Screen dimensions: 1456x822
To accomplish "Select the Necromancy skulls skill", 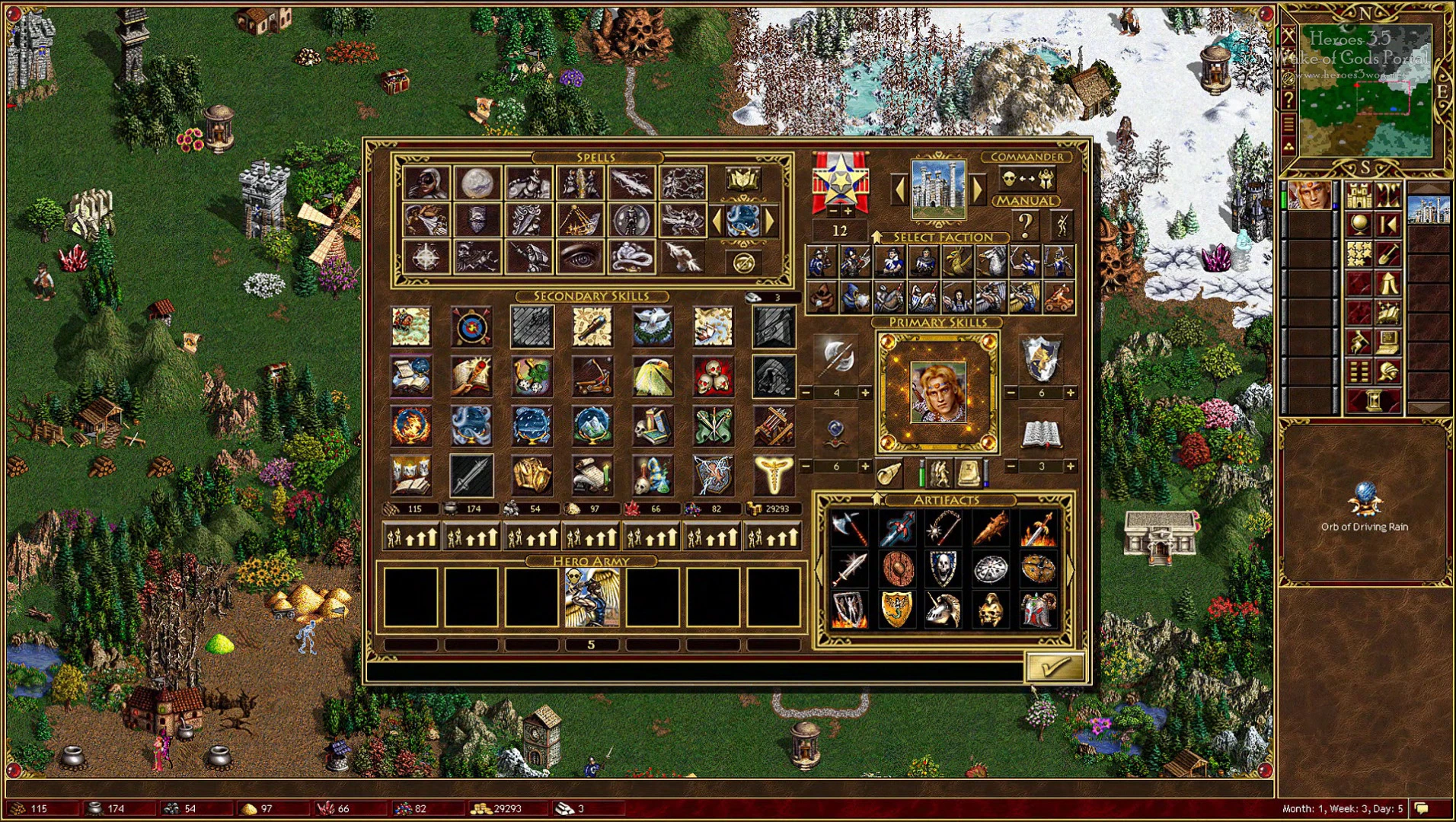I will [x=714, y=377].
